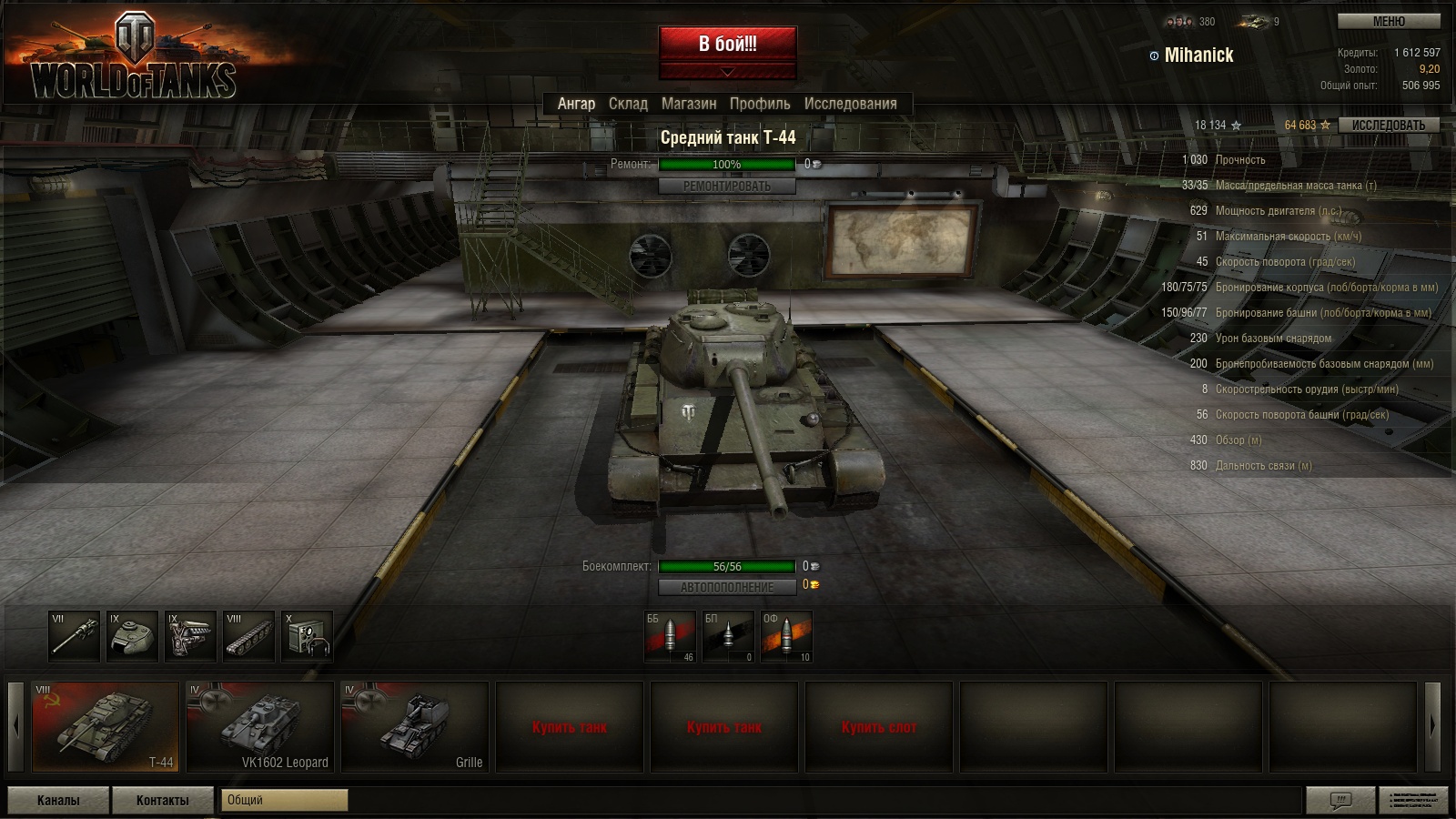Choose the VK1602 Leopard tank tile

(260, 726)
